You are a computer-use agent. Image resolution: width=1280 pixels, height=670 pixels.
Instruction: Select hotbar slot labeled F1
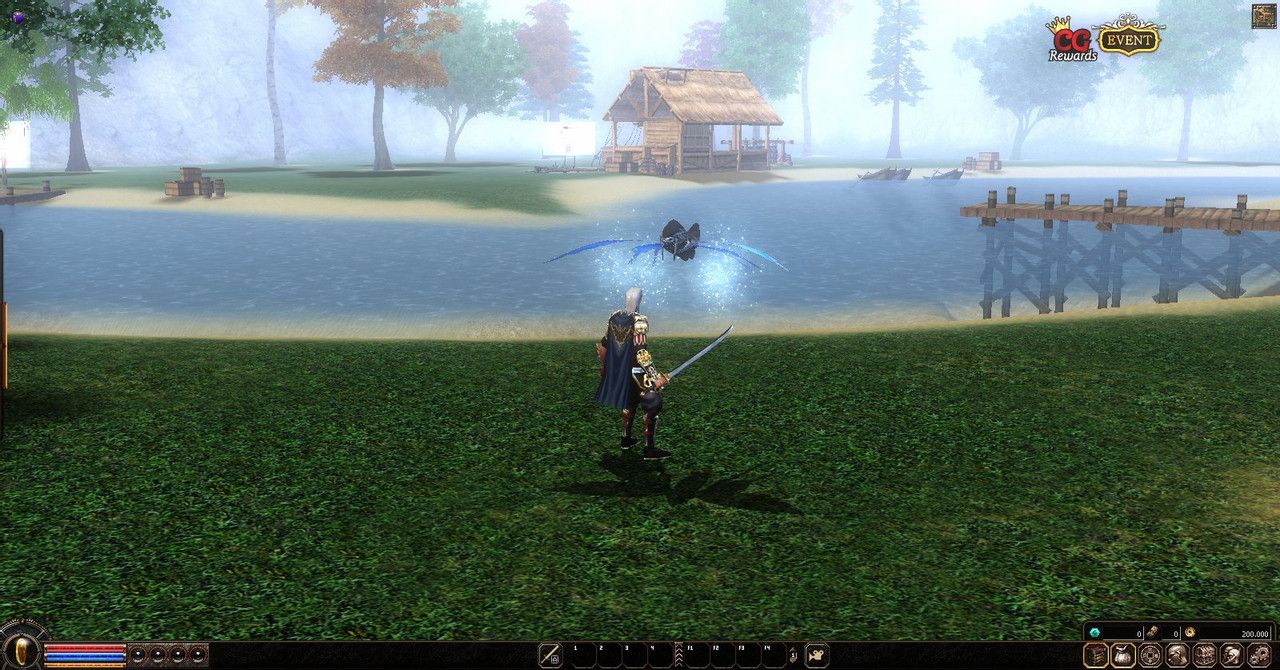coord(696,655)
